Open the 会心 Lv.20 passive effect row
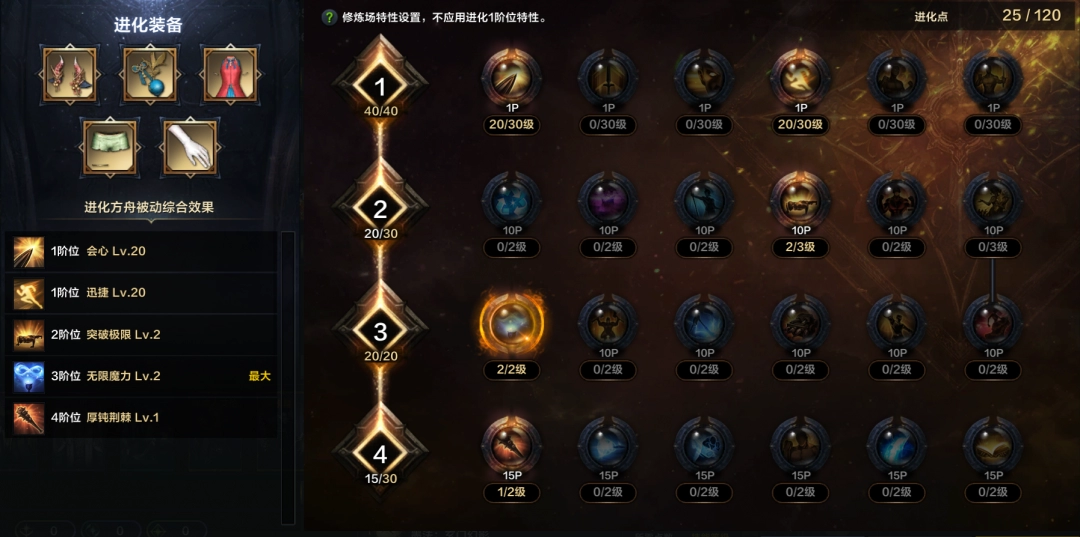 click(140, 251)
